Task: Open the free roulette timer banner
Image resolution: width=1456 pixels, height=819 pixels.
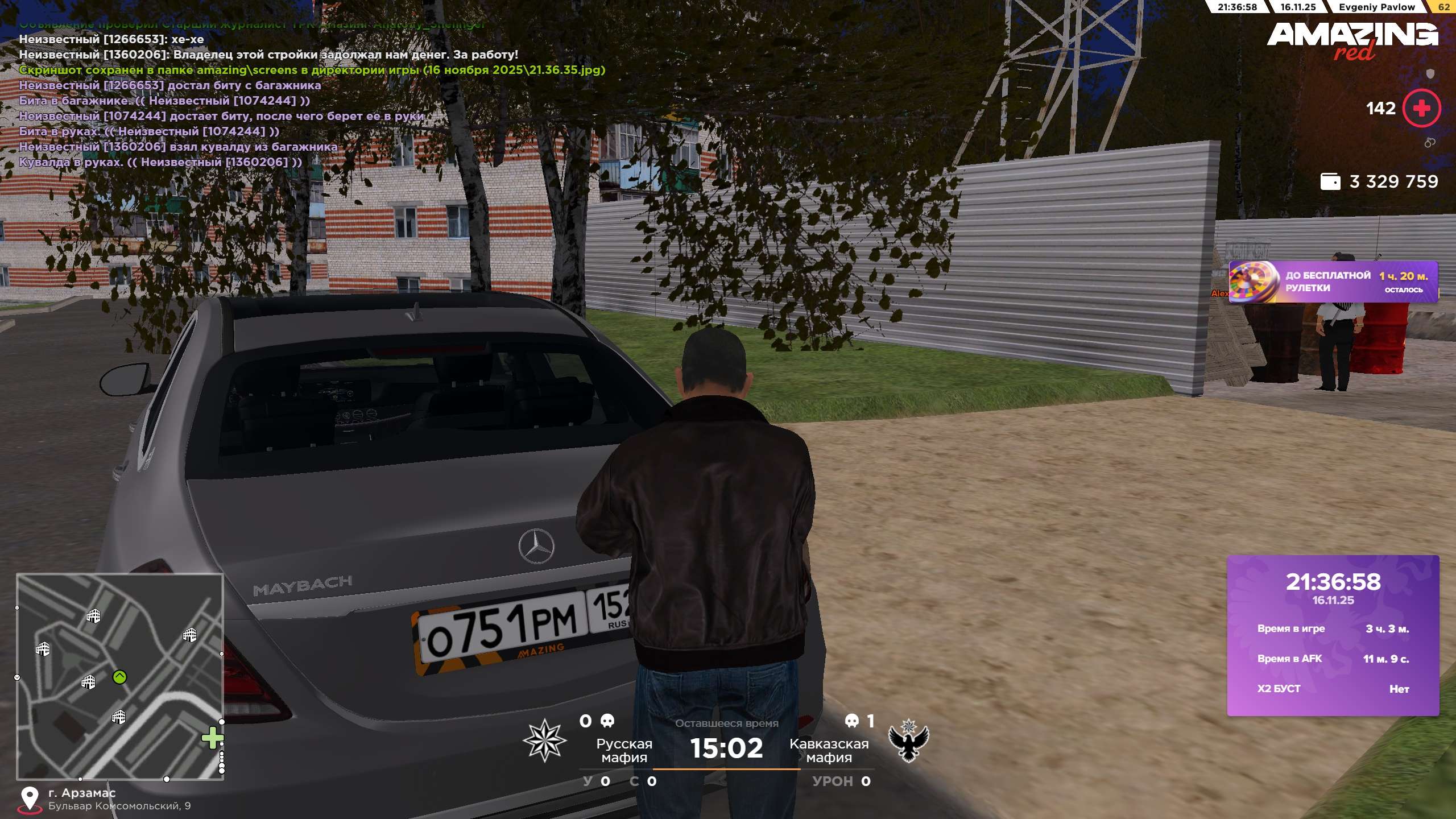Action: [x=1333, y=282]
